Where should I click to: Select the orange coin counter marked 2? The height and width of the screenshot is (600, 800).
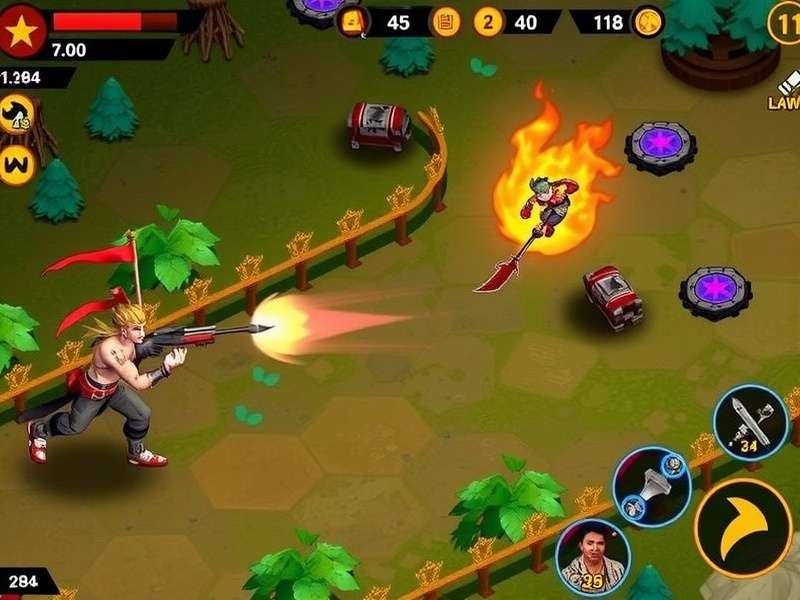(488, 21)
